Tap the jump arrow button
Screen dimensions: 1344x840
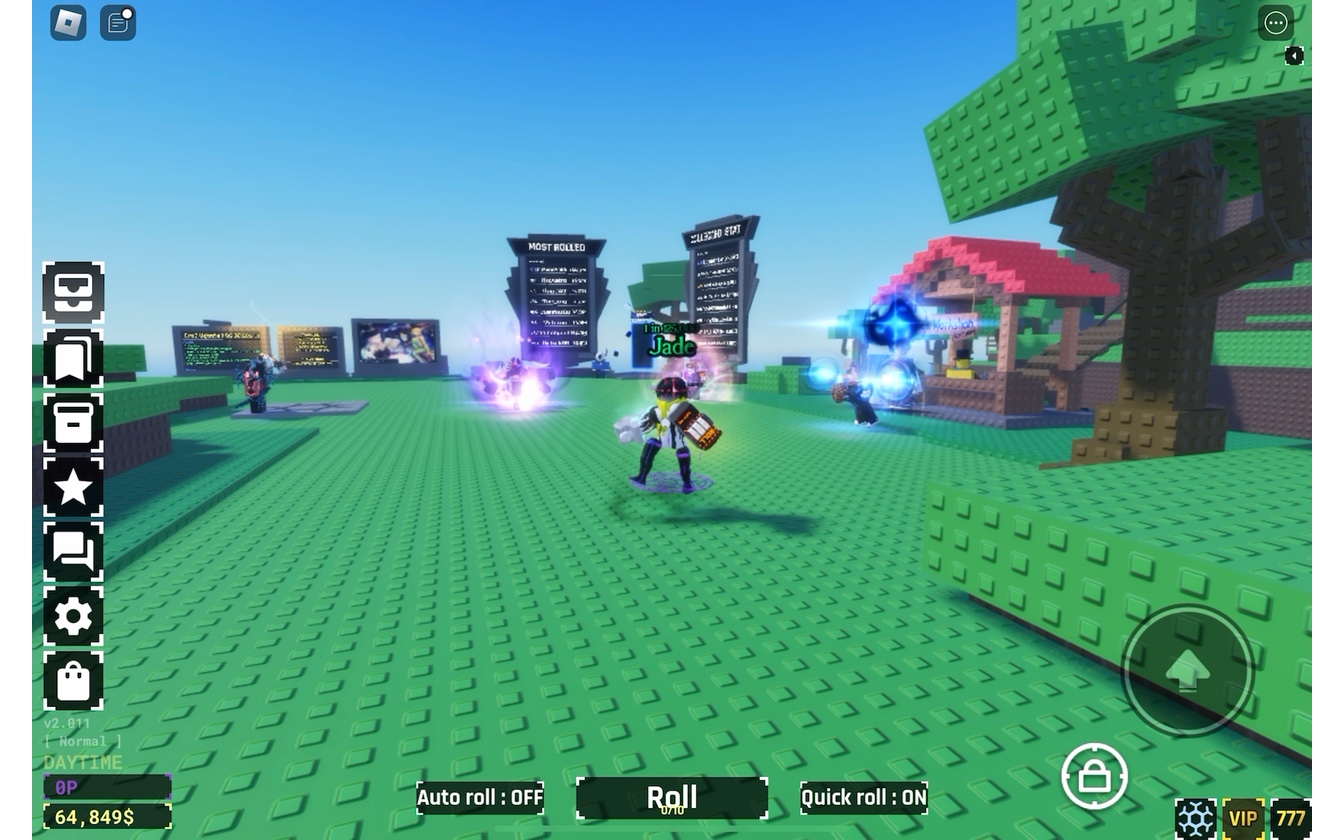pyautogui.click(x=1187, y=671)
